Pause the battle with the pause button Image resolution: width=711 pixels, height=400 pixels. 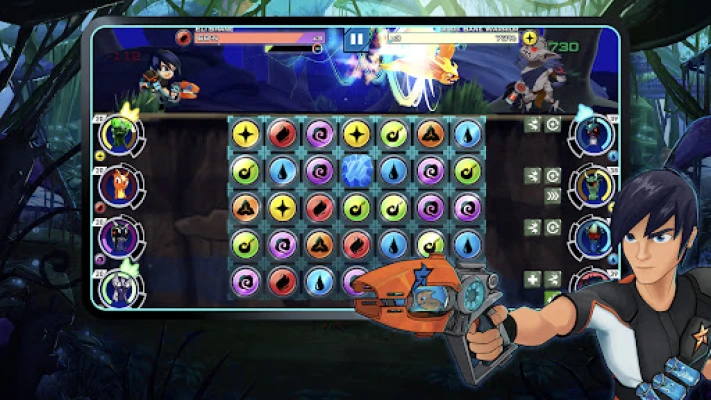click(x=356, y=40)
